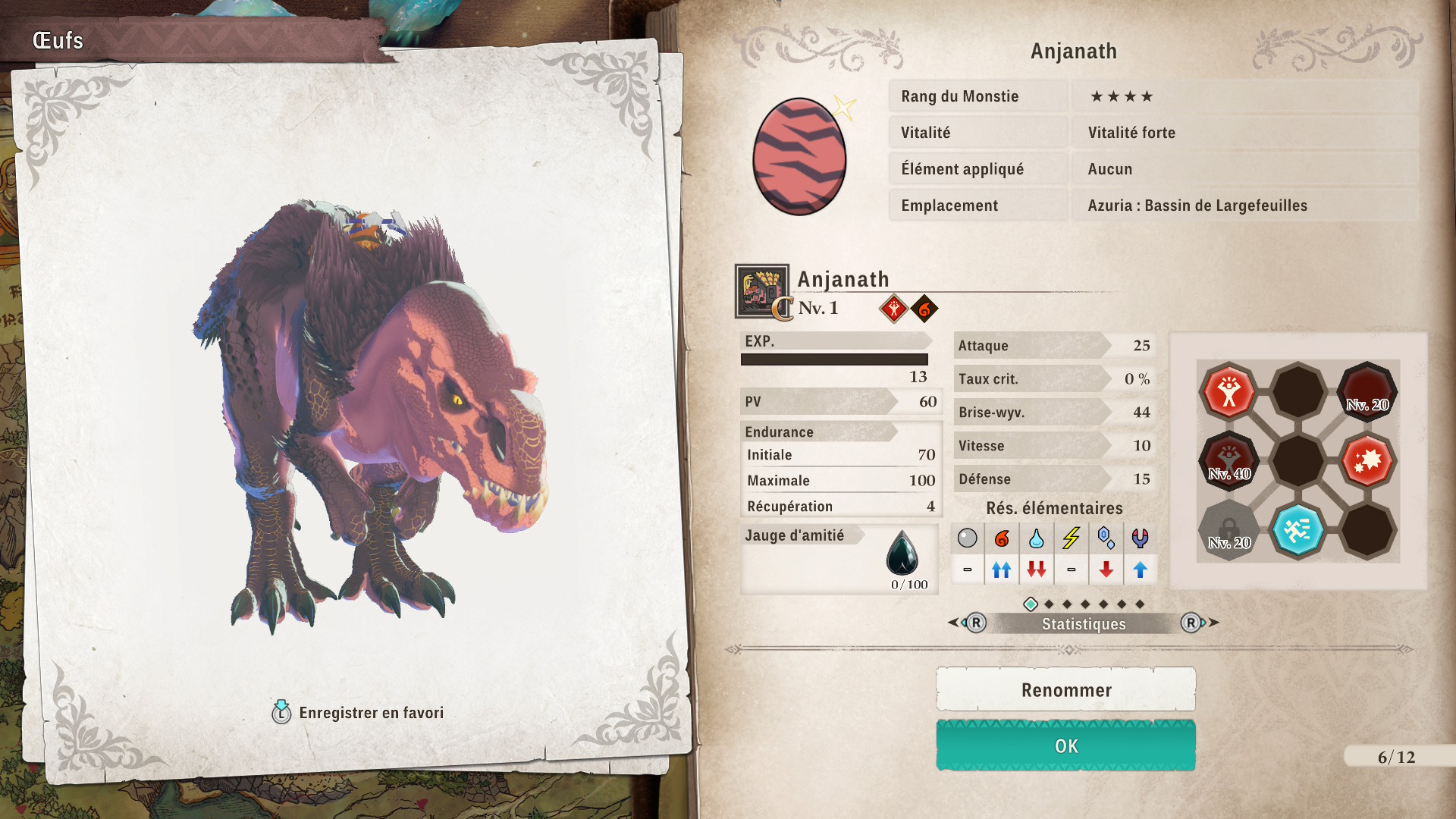Select the padlocked Nv. 20 gene slot
Screen dimensions: 1456x819
[1228, 530]
